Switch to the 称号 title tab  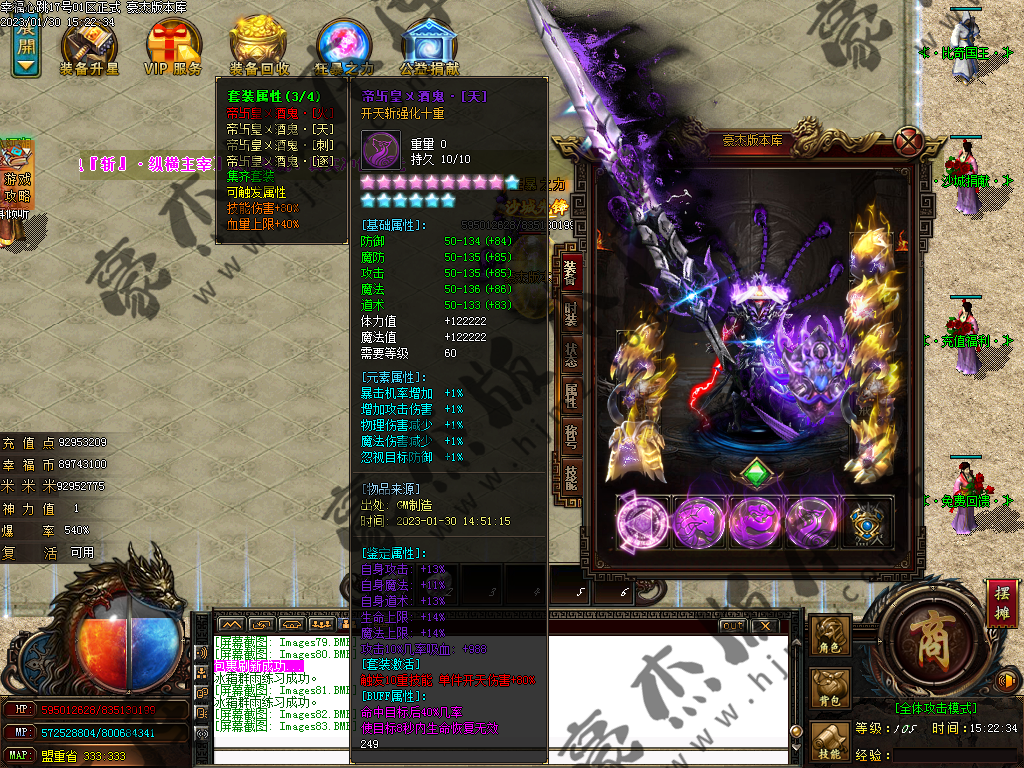[570, 435]
